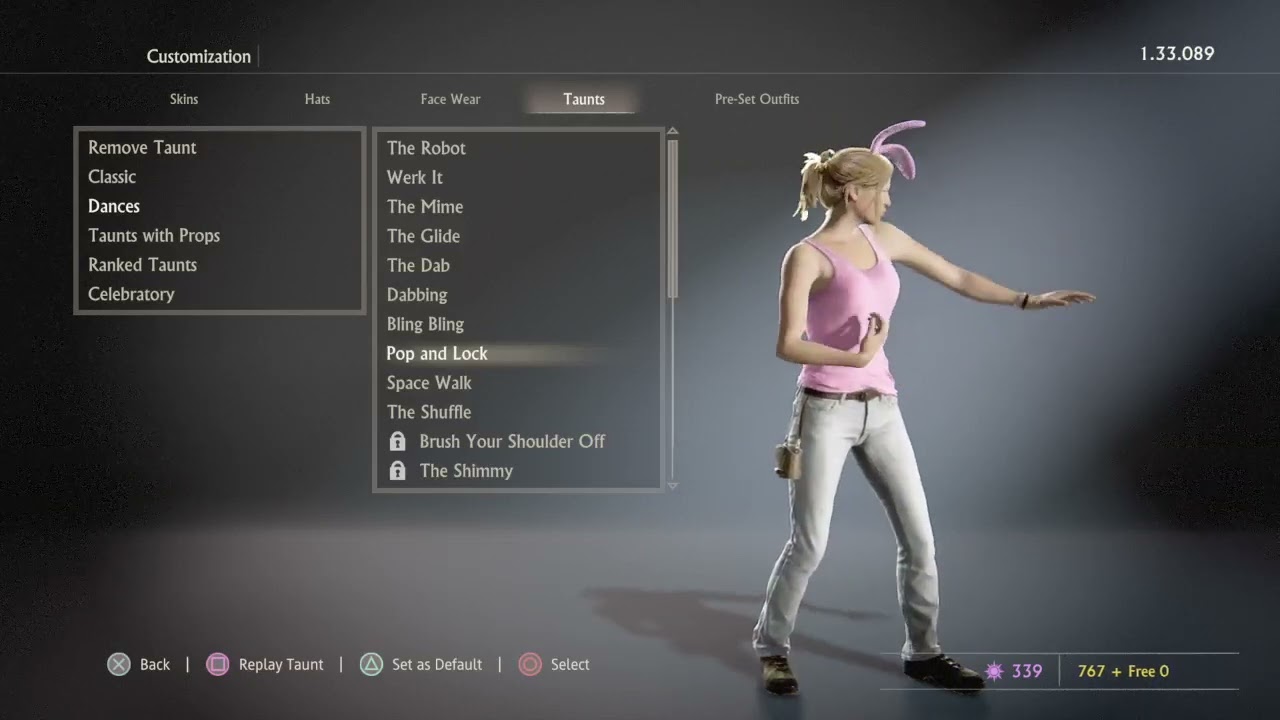This screenshot has height=720, width=1280.
Task: Select Taunts with Props category
Action: click(154, 236)
